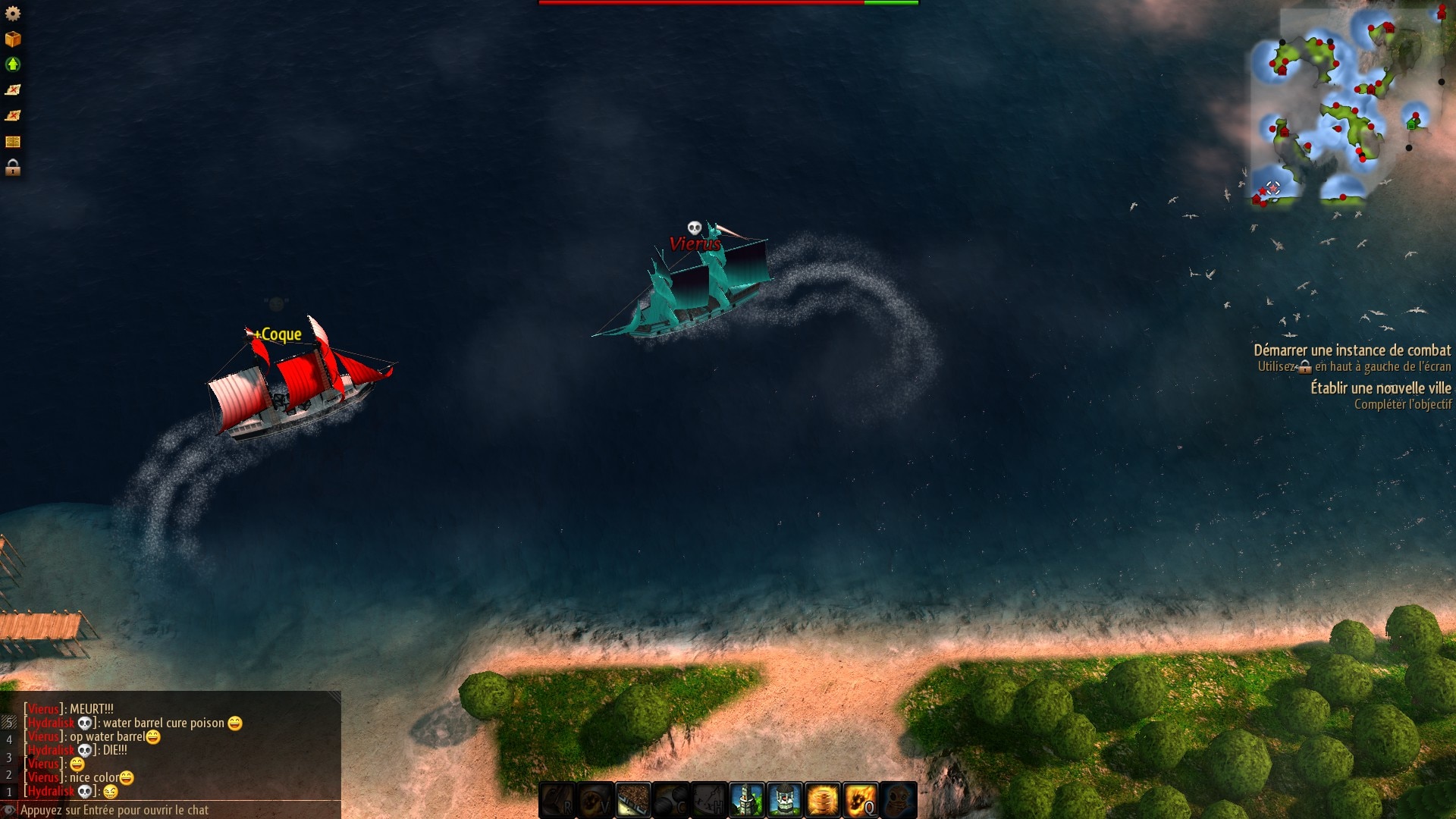The width and height of the screenshot is (1456, 819).
Task: Click the green upgrade arrow icon
Action: point(13,64)
